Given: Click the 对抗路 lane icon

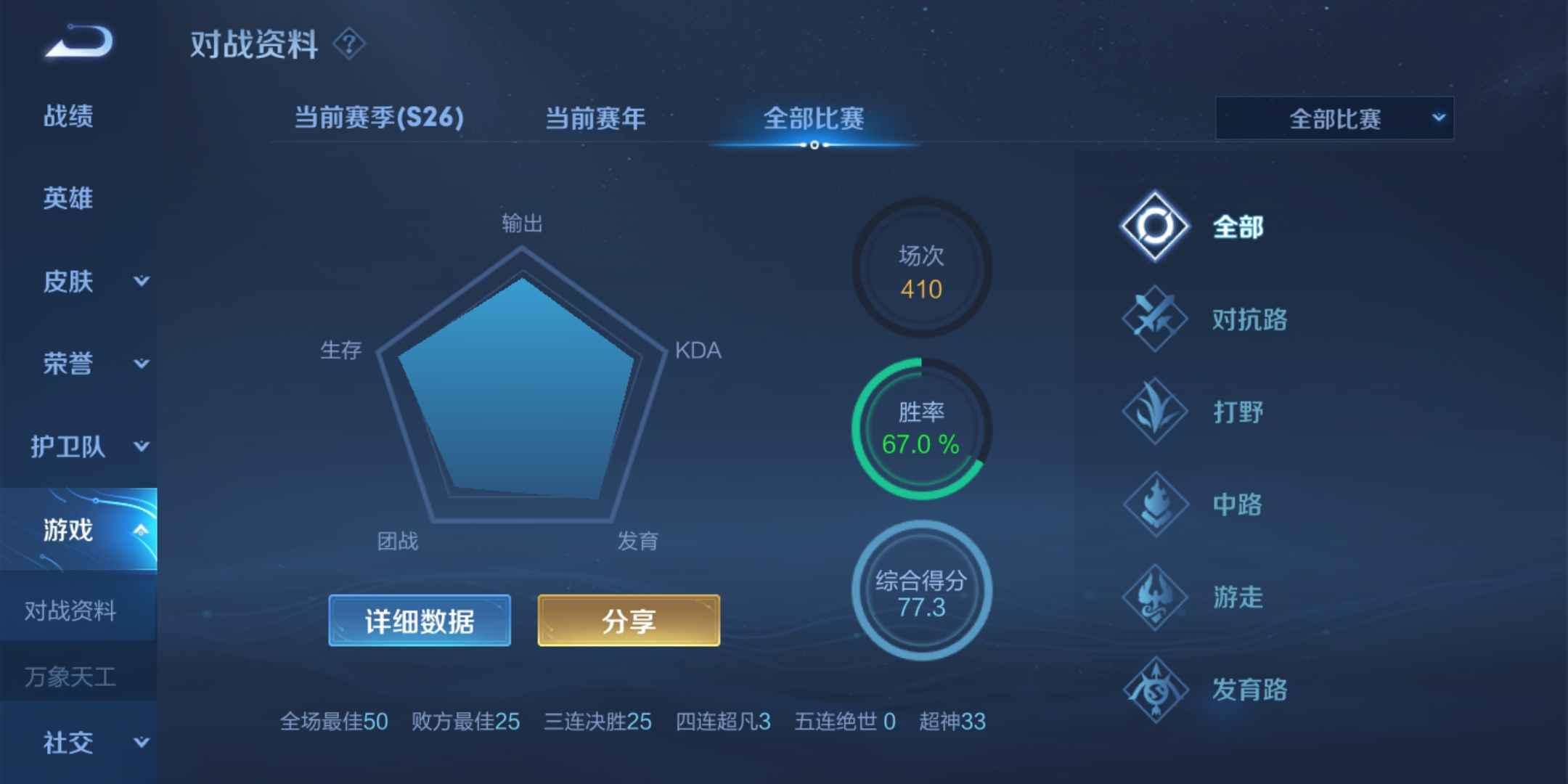Looking at the screenshot, I should [x=1153, y=319].
